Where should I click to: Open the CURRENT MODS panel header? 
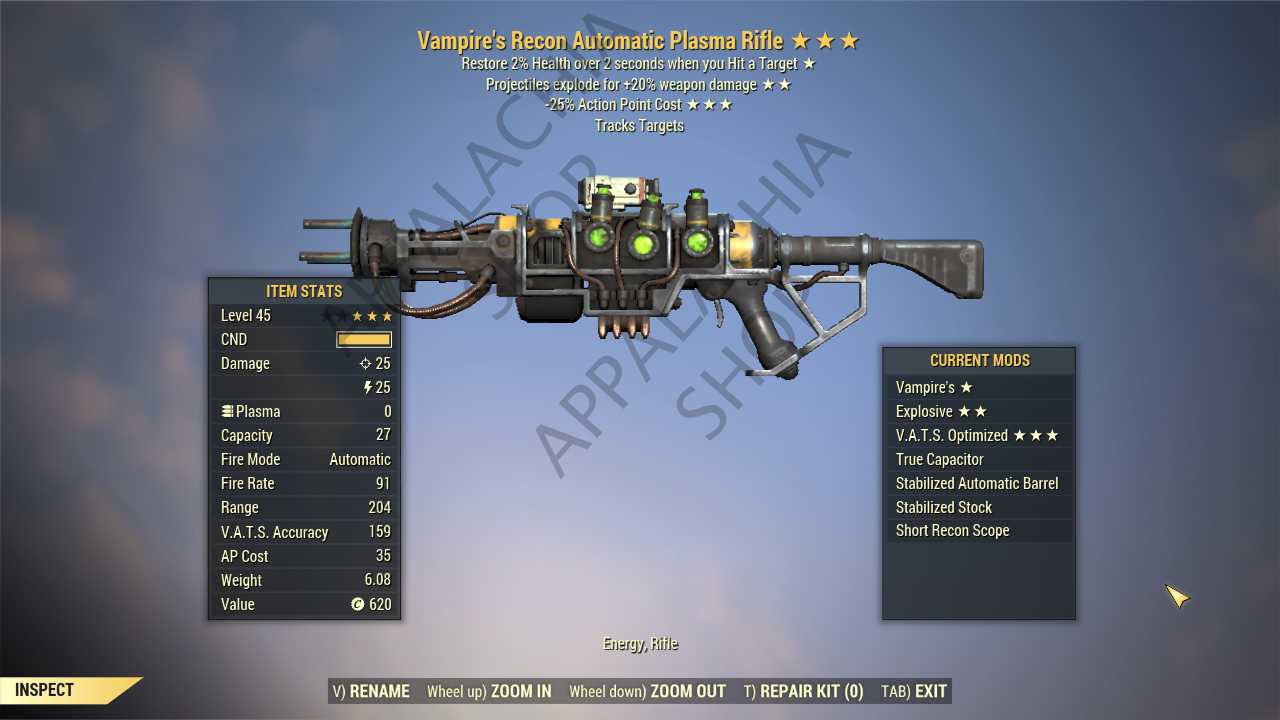(x=979, y=360)
